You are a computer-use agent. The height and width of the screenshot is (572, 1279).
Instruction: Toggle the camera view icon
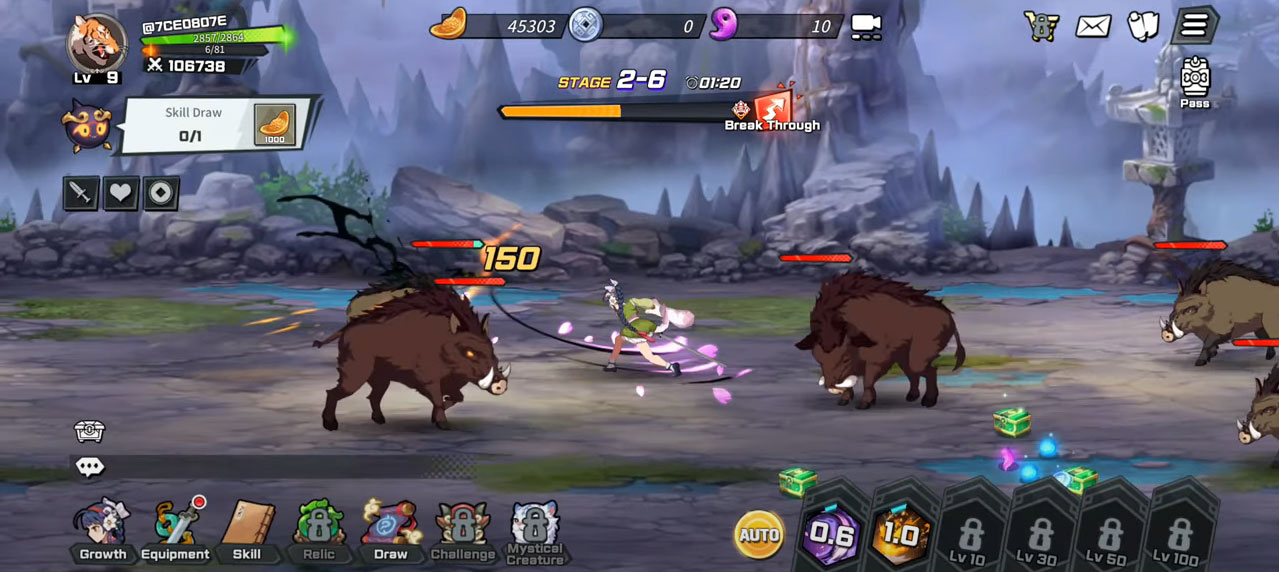pyautogui.click(x=866, y=27)
